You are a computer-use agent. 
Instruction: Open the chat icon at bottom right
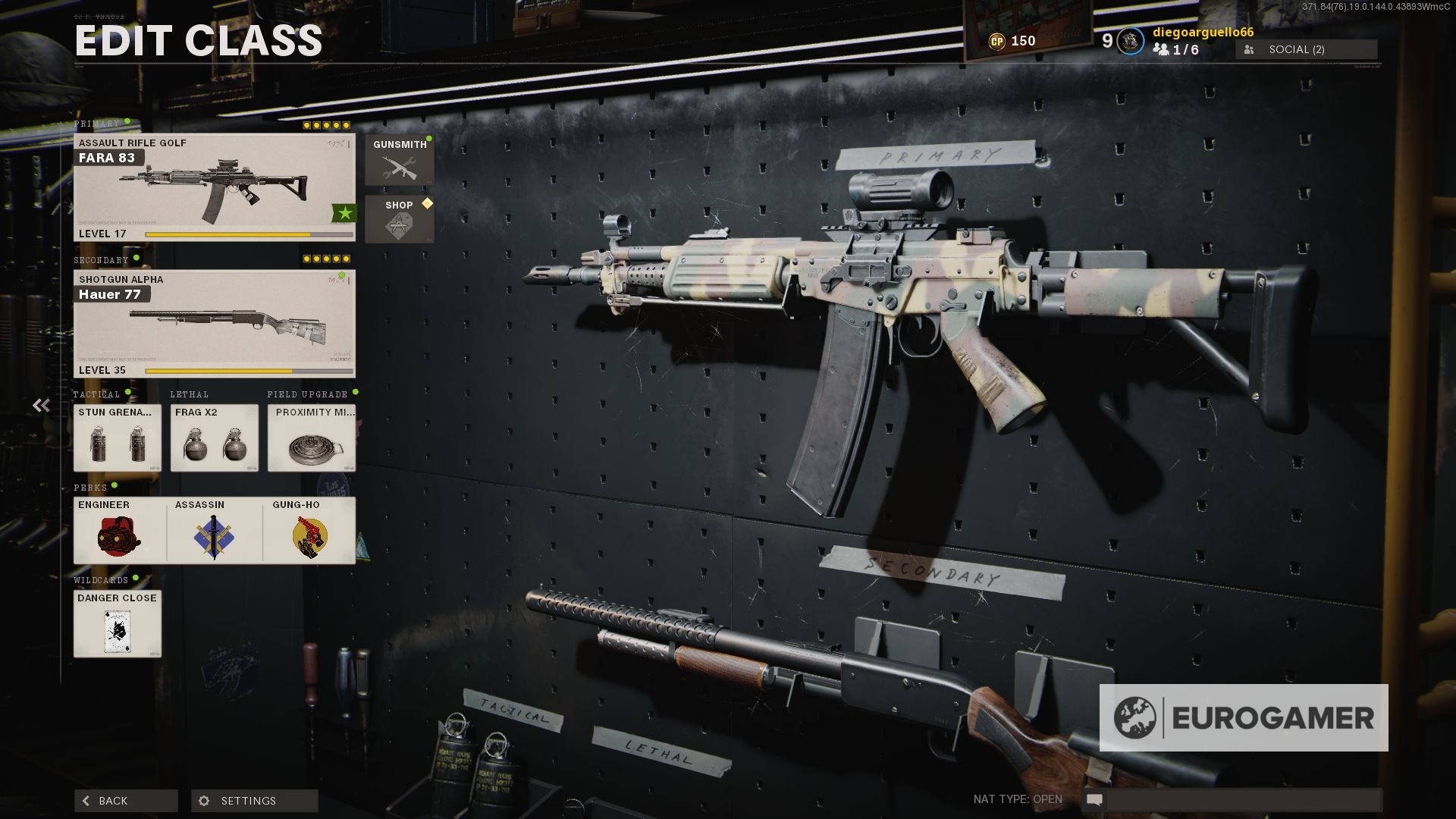pos(1095,799)
